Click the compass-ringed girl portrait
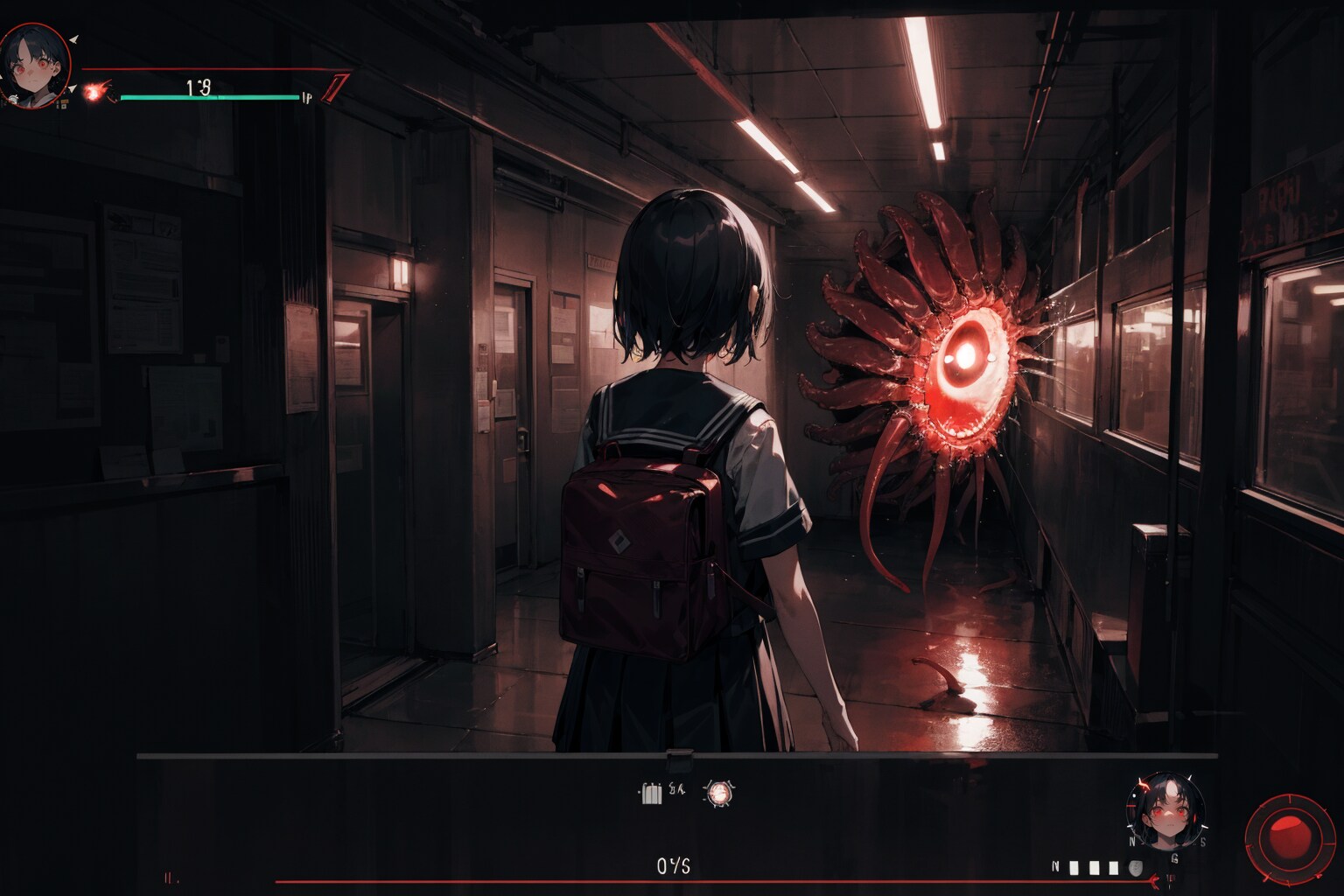 pyautogui.click(x=1165, y=811)
